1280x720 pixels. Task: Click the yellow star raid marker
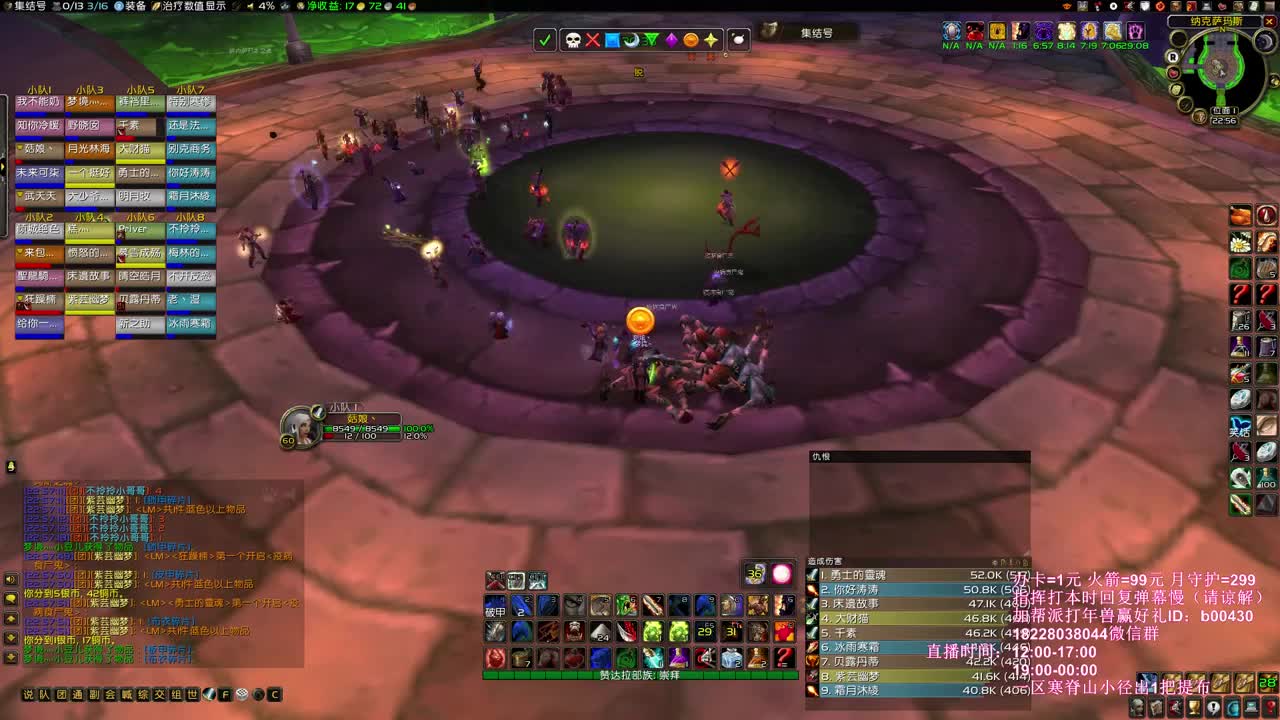click(x=710, y=41)
